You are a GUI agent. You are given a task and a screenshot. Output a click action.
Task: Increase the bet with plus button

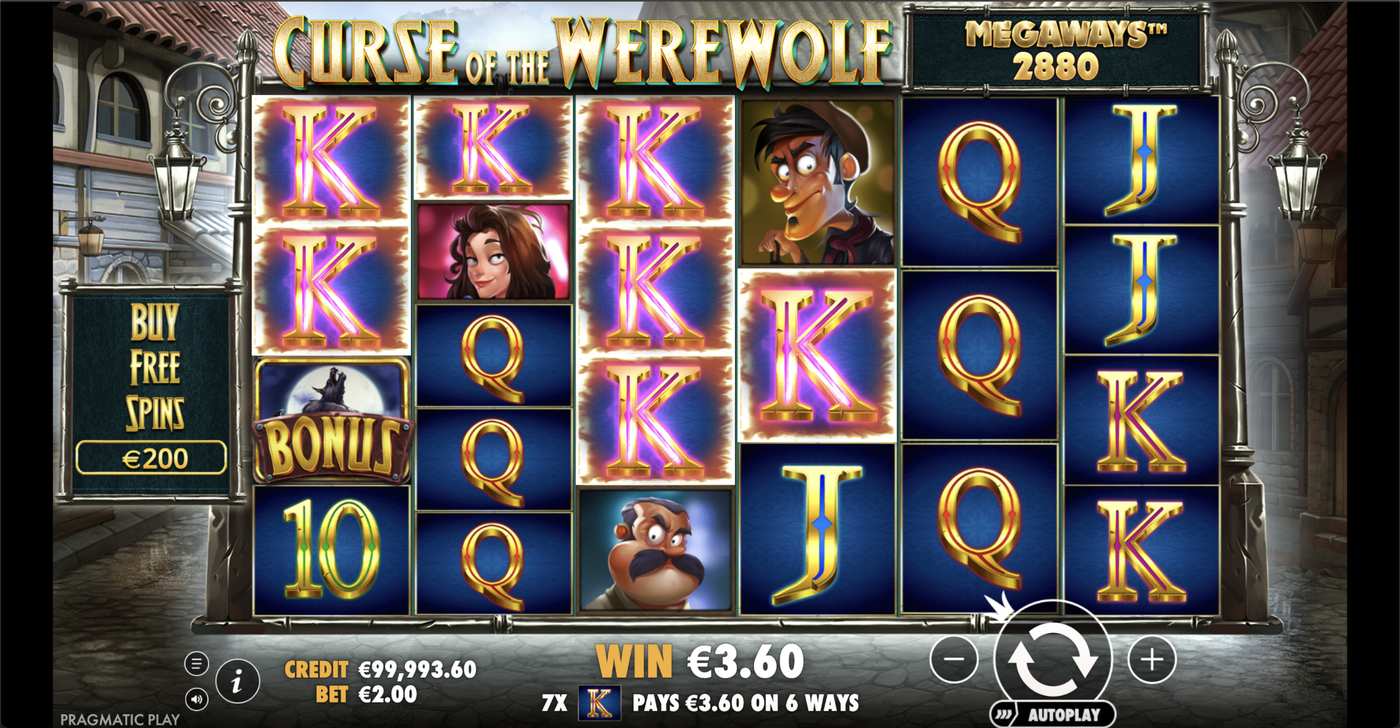[1152, 660]
